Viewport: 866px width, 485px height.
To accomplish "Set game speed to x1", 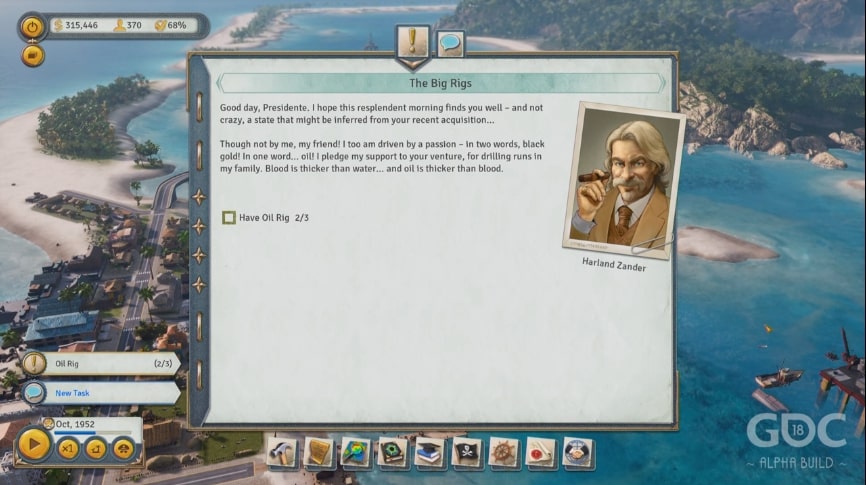I will click(68, 448).
